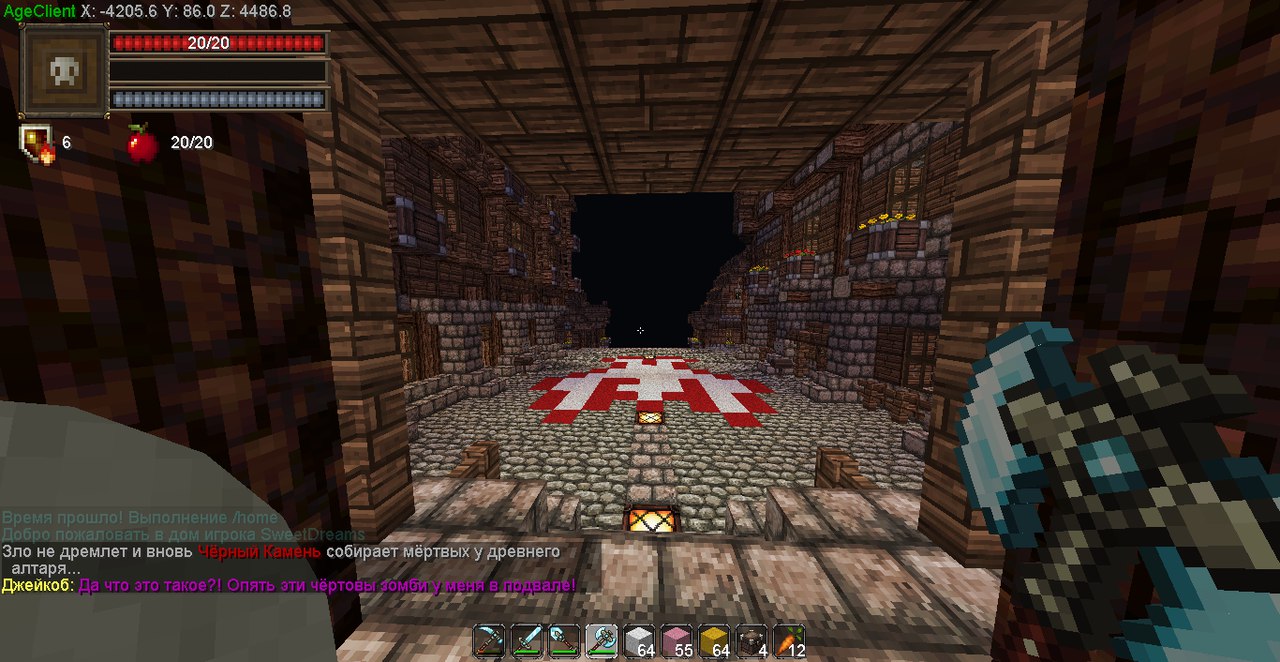The image size is (1280, 662).
Task: Select the dark chest item slot
Action: (x=751, y=640)
